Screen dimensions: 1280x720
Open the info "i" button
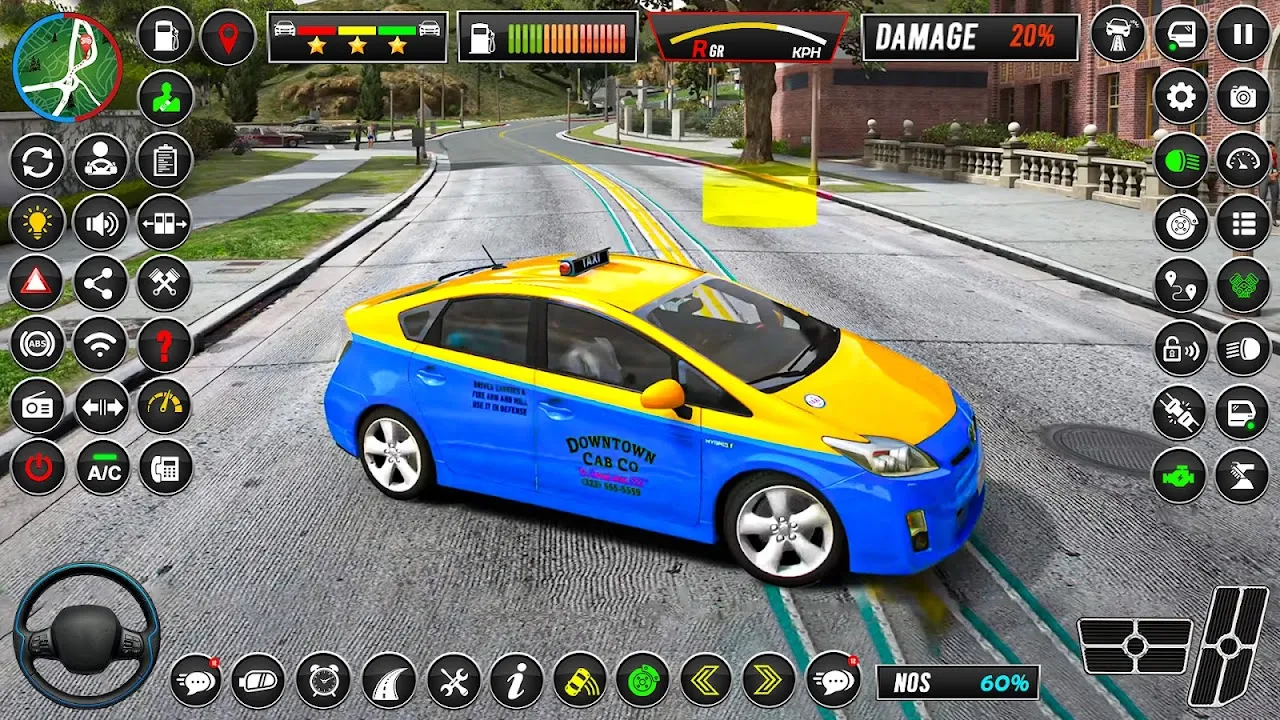click(x=516, y=681)
